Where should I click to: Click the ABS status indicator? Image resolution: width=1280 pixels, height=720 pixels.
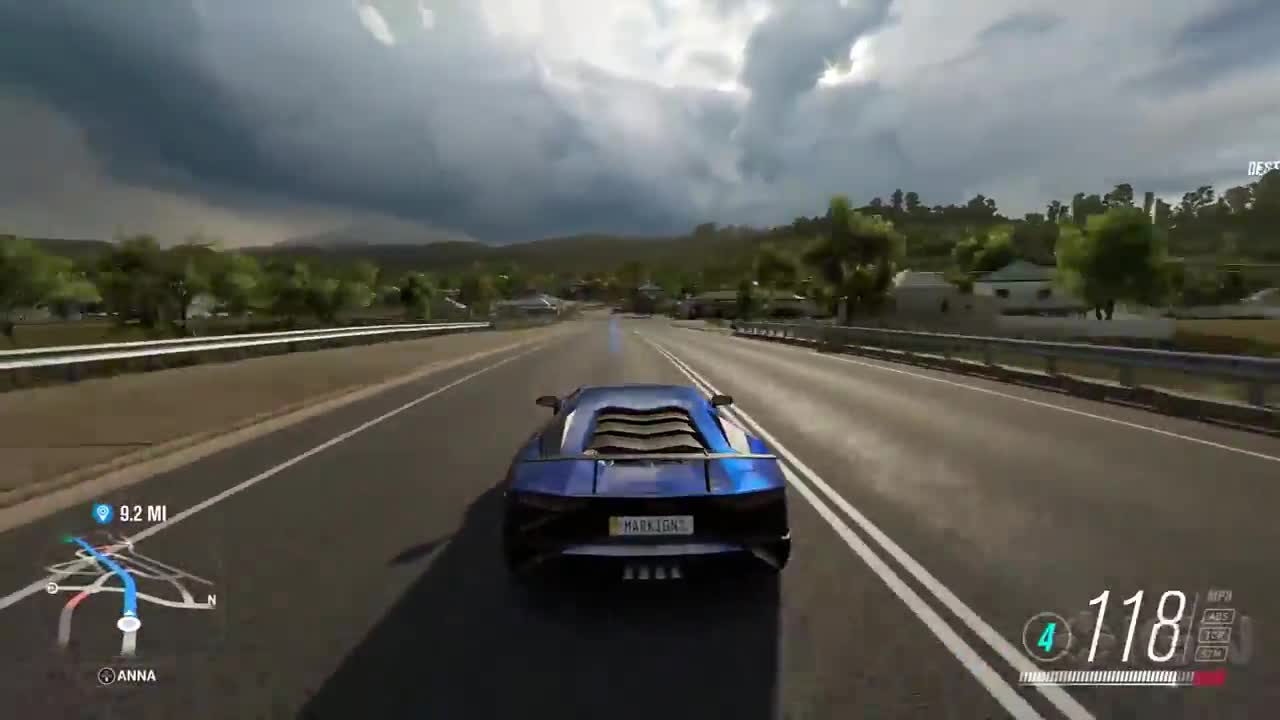(1217, 615)
